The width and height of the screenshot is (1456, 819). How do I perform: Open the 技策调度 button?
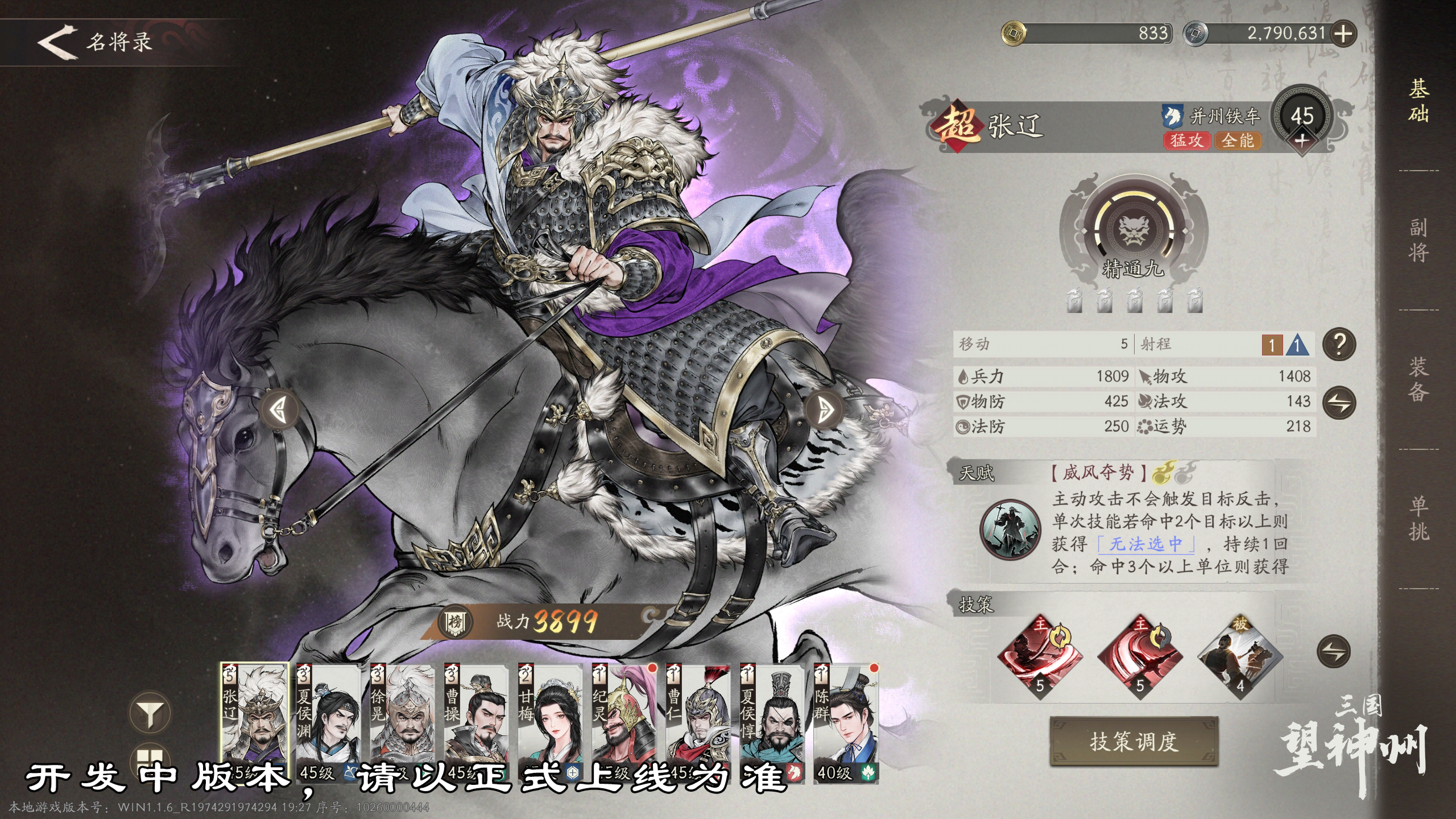[1134, 741]
